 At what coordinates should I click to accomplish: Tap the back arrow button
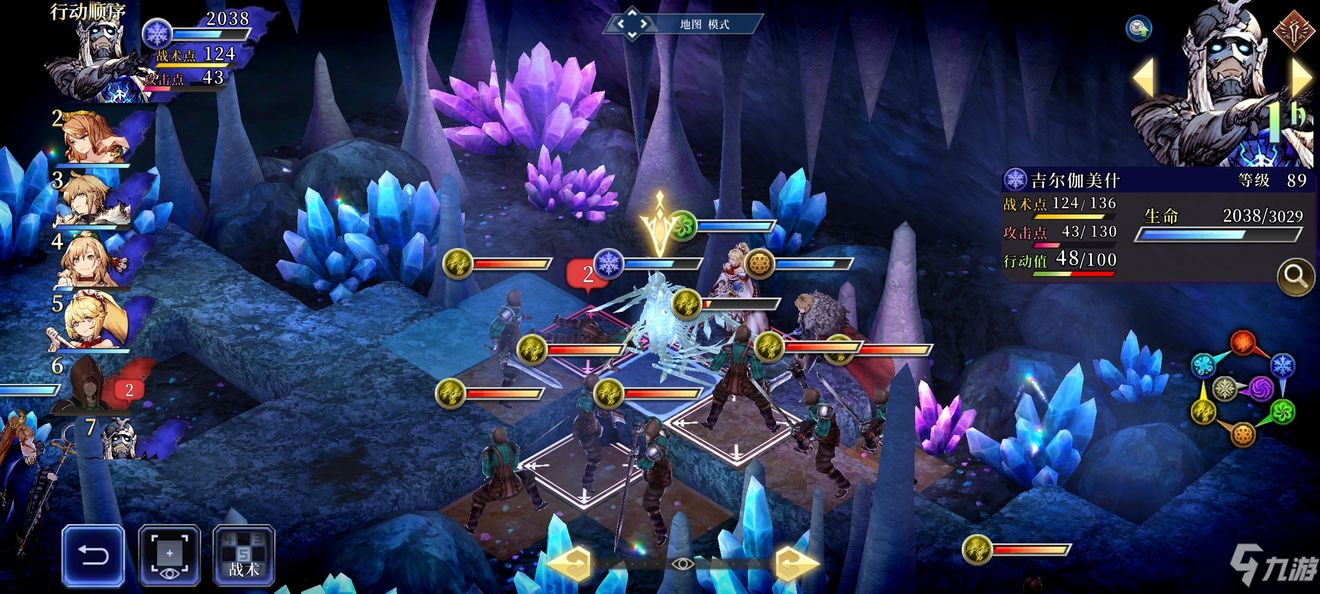[93, 556]
